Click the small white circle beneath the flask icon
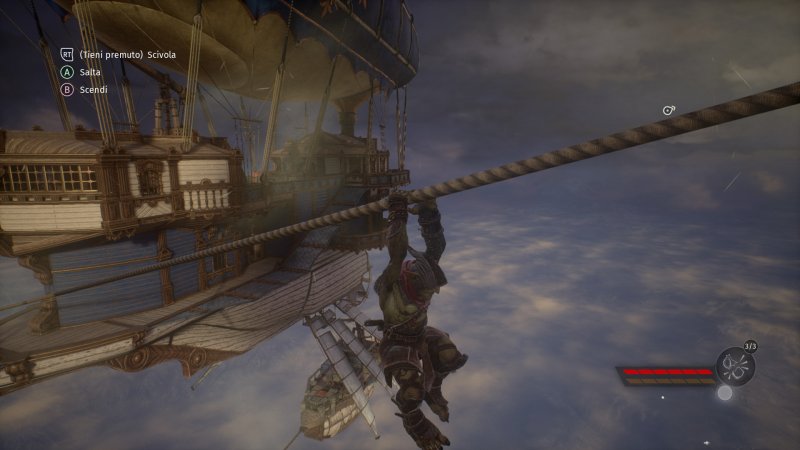 (725, 393)
